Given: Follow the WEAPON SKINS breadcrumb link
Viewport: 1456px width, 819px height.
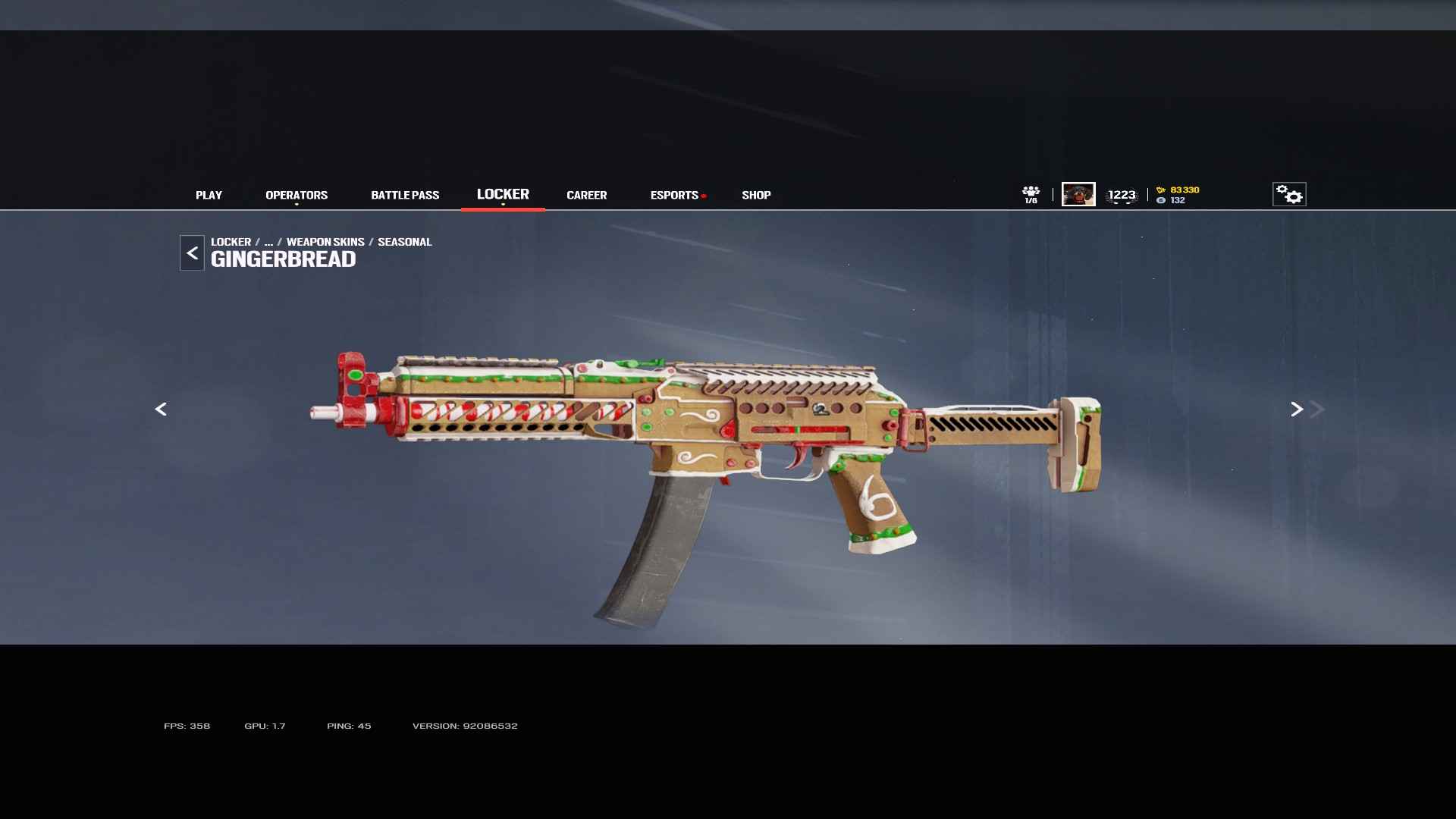Looking at the screenshot, I should pos(325,242).
